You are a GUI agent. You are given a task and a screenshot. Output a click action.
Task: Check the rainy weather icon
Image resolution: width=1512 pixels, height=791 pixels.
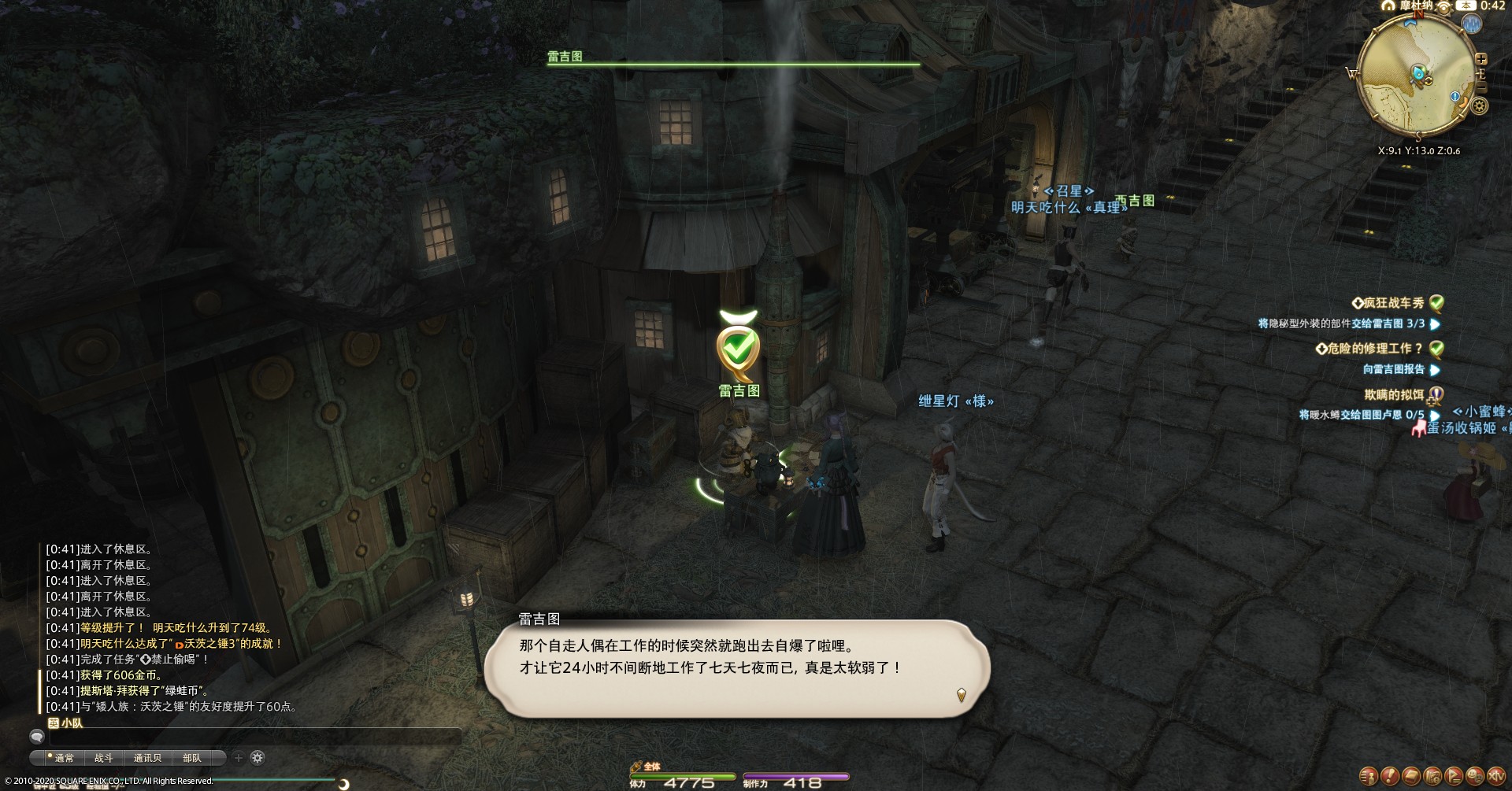point(1470,24)
